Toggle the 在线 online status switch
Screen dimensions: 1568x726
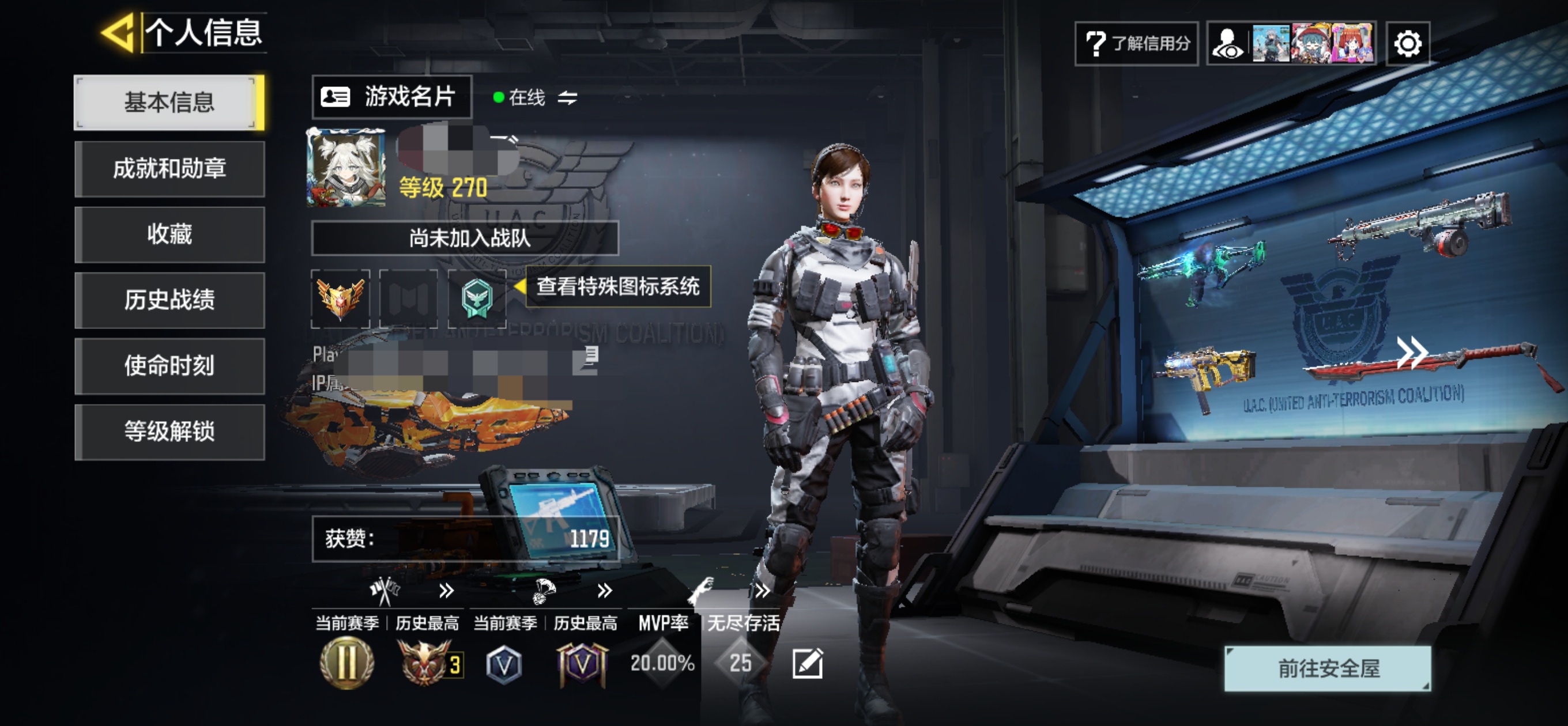point(567,97)
